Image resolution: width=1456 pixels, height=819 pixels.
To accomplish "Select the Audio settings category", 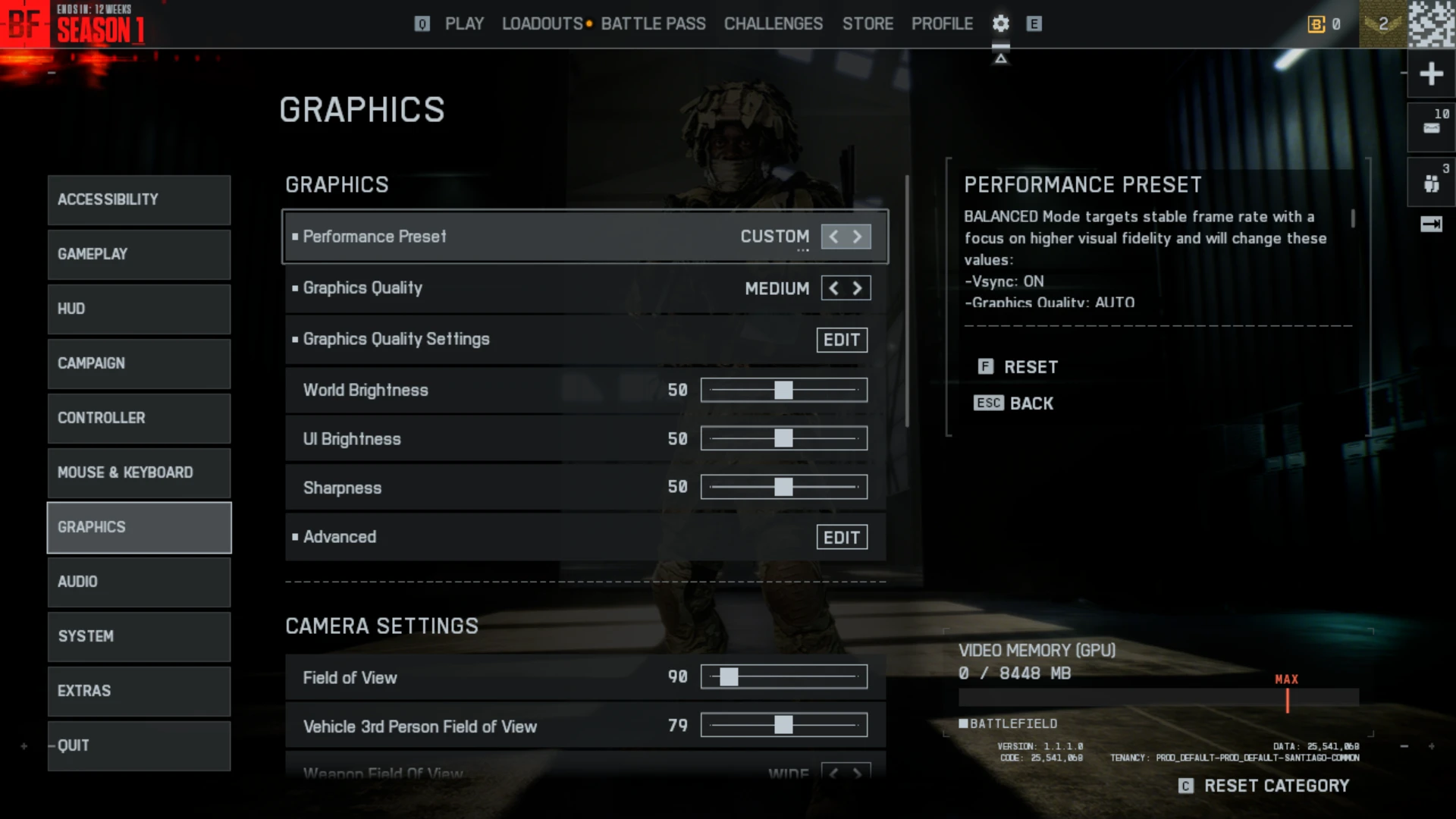I will pyautogui.click(x=139, y=582).
